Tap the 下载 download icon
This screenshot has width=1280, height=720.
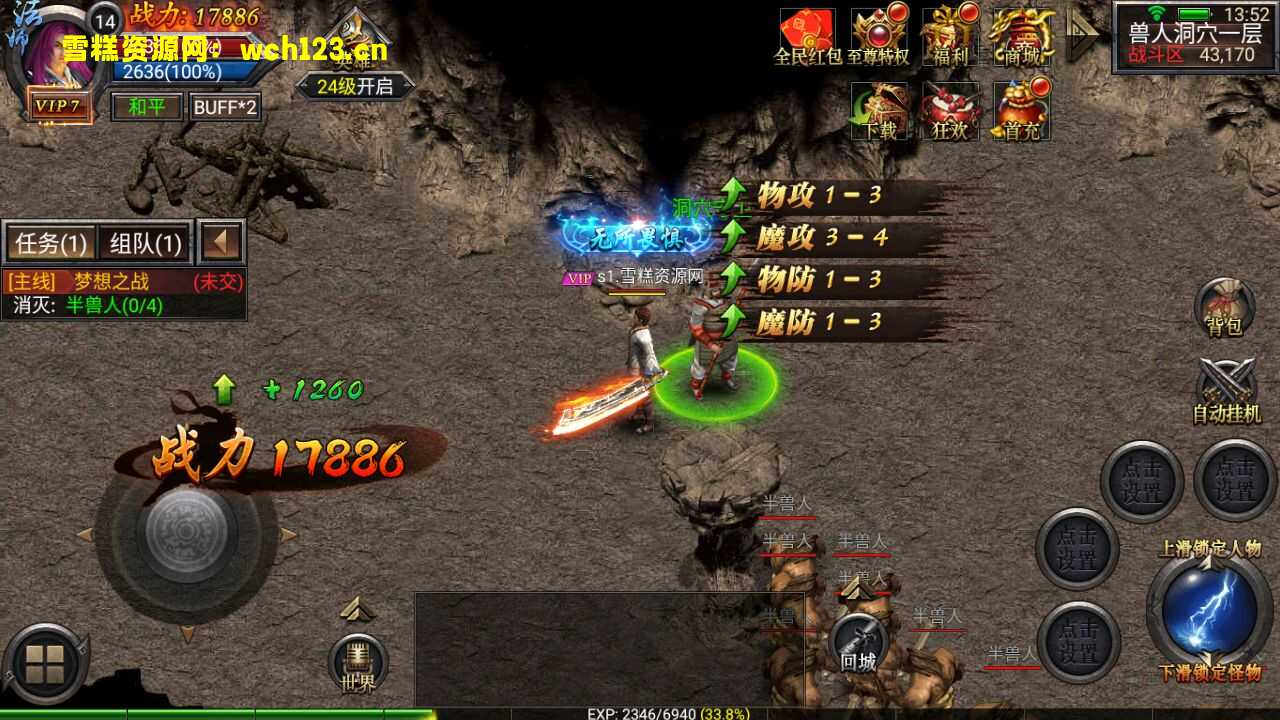879,110
